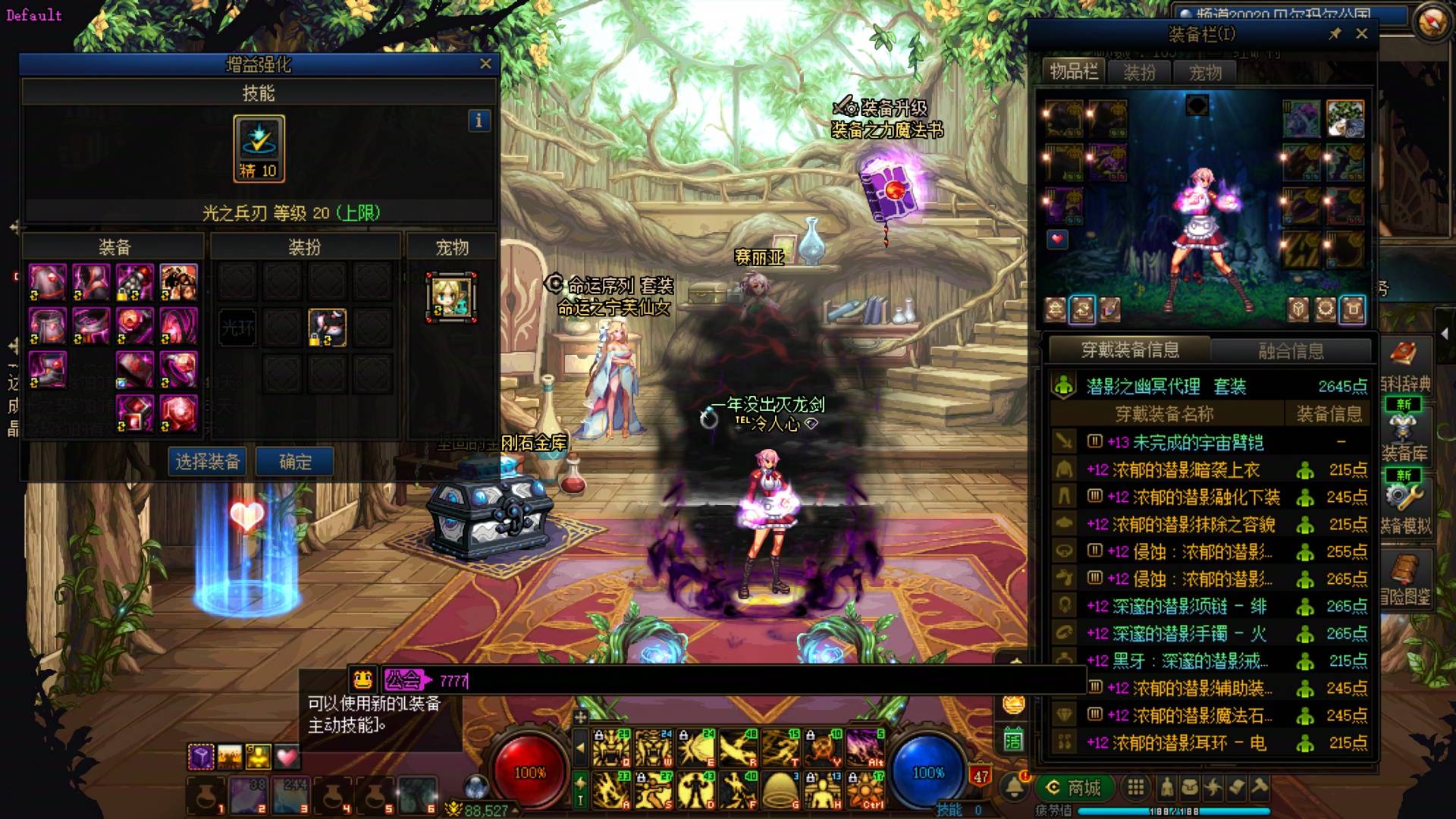This screenshot has width=1456, height=819.
Task: Open the 公会 chat channel selector
Action: point(404,680)
